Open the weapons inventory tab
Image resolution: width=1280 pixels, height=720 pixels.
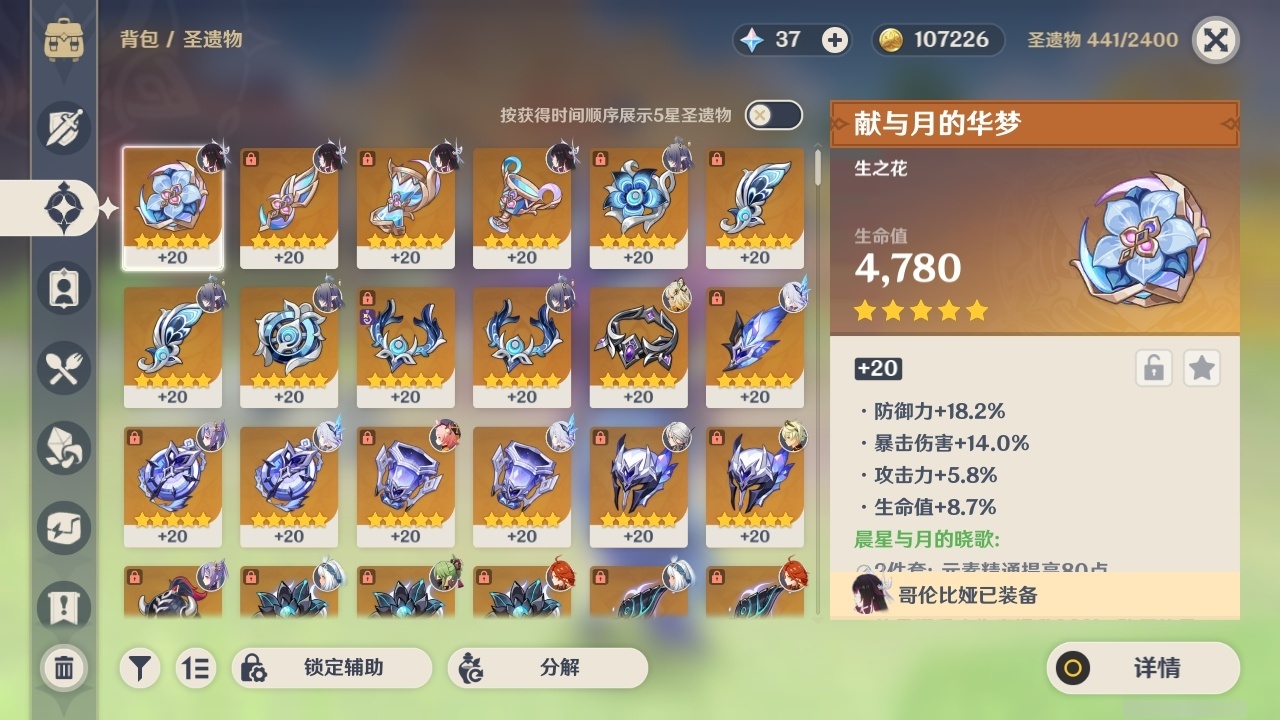(63, 127)
